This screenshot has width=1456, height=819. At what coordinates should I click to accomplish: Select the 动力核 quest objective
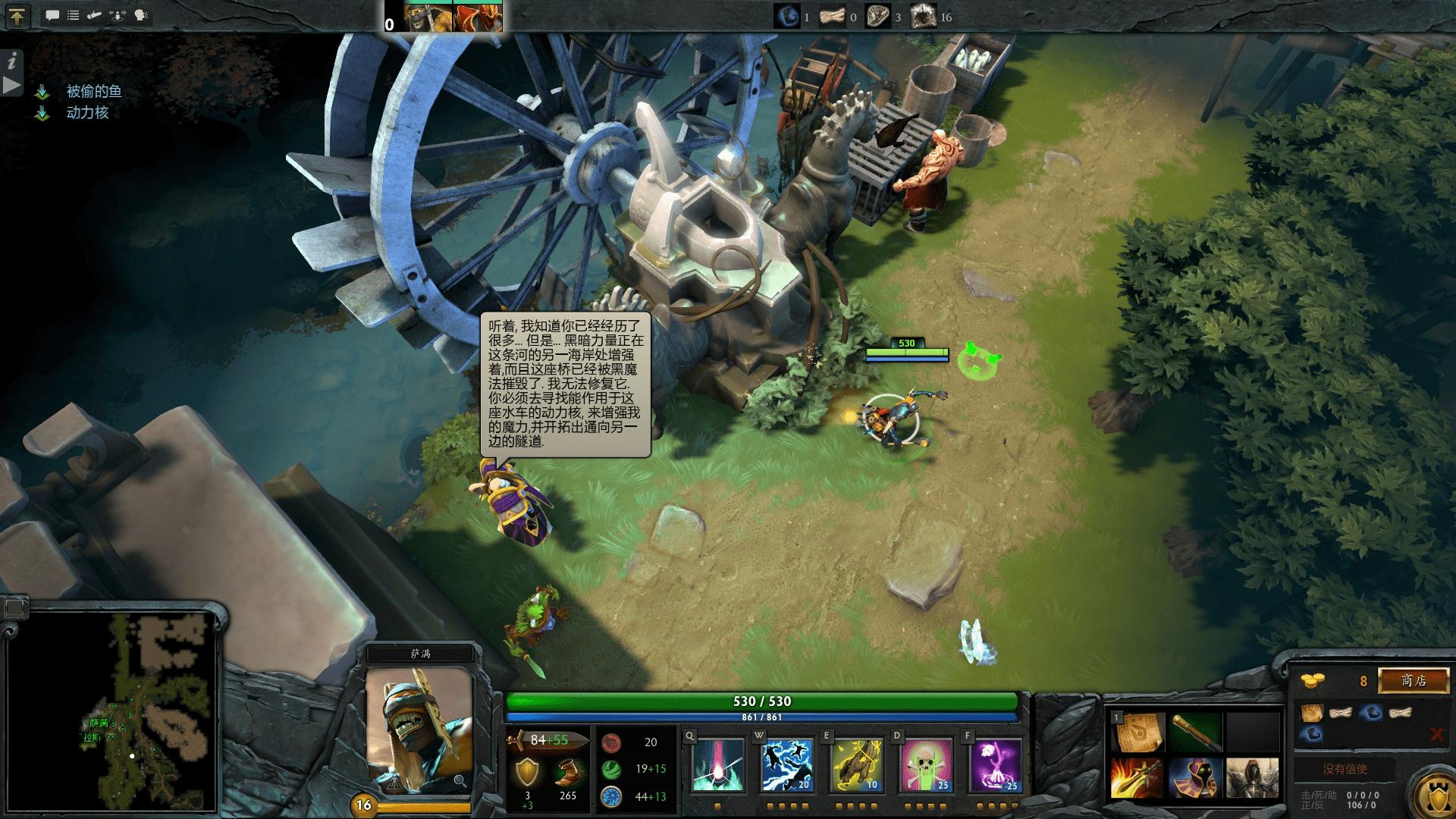click(x=87, y=113)
